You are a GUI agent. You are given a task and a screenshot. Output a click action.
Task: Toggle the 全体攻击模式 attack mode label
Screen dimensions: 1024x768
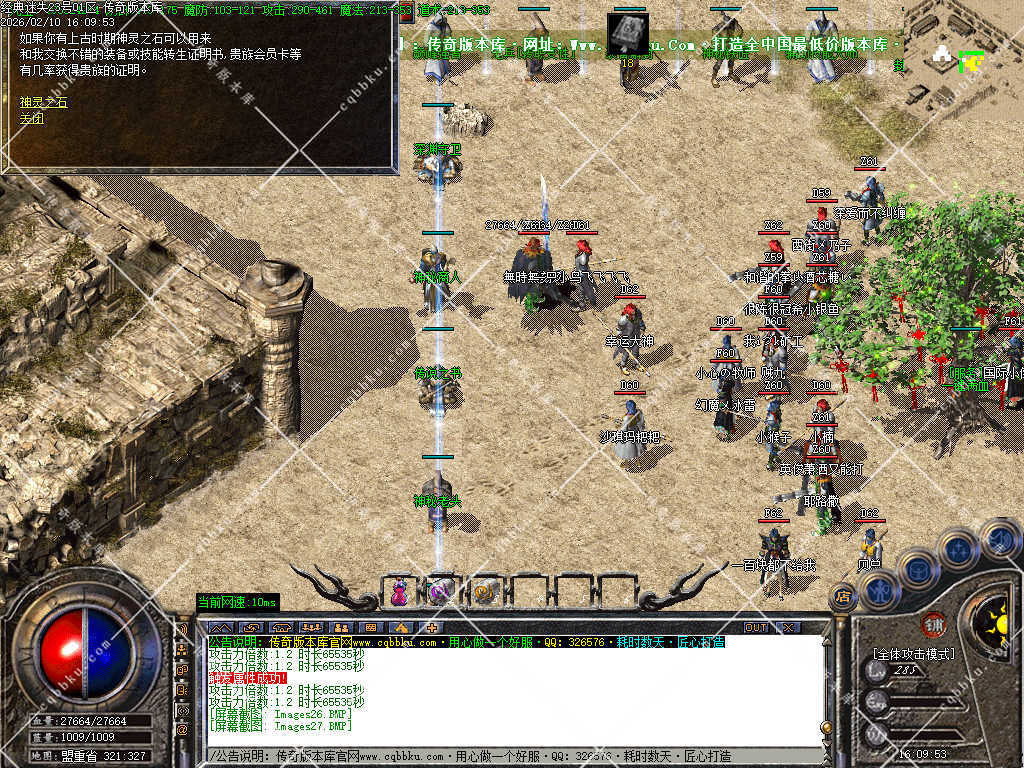[x=913, y=654]
